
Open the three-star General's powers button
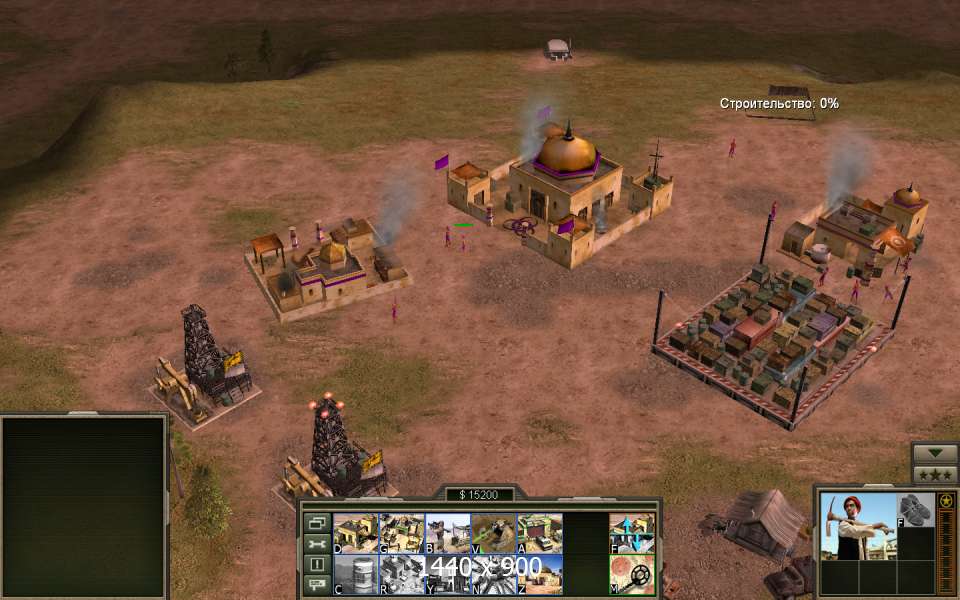click(936, 473)
